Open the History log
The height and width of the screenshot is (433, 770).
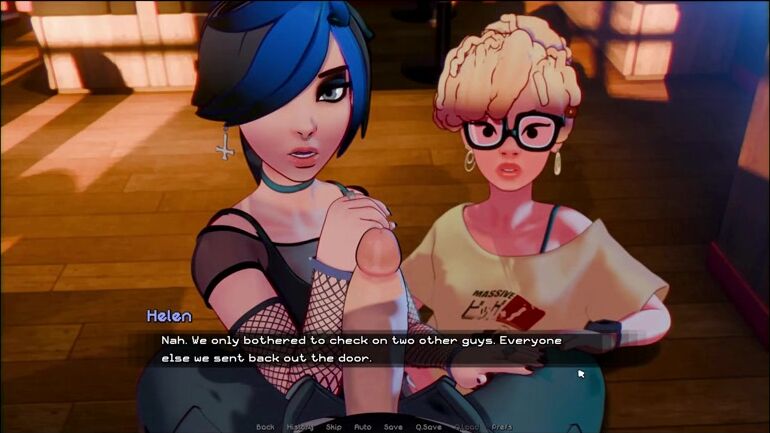299,427
